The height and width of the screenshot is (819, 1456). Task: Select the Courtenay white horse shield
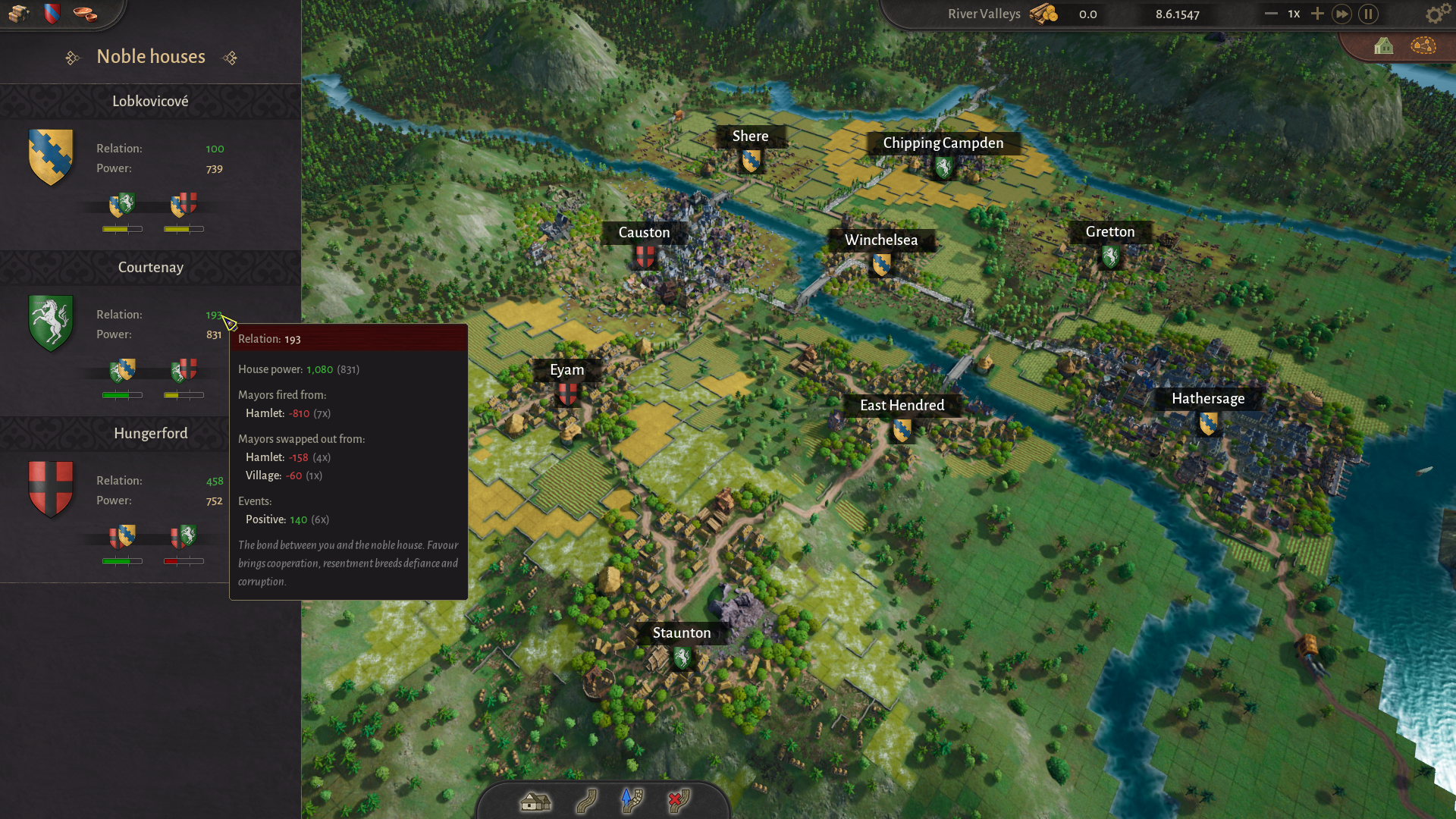(x=51, y=323)
